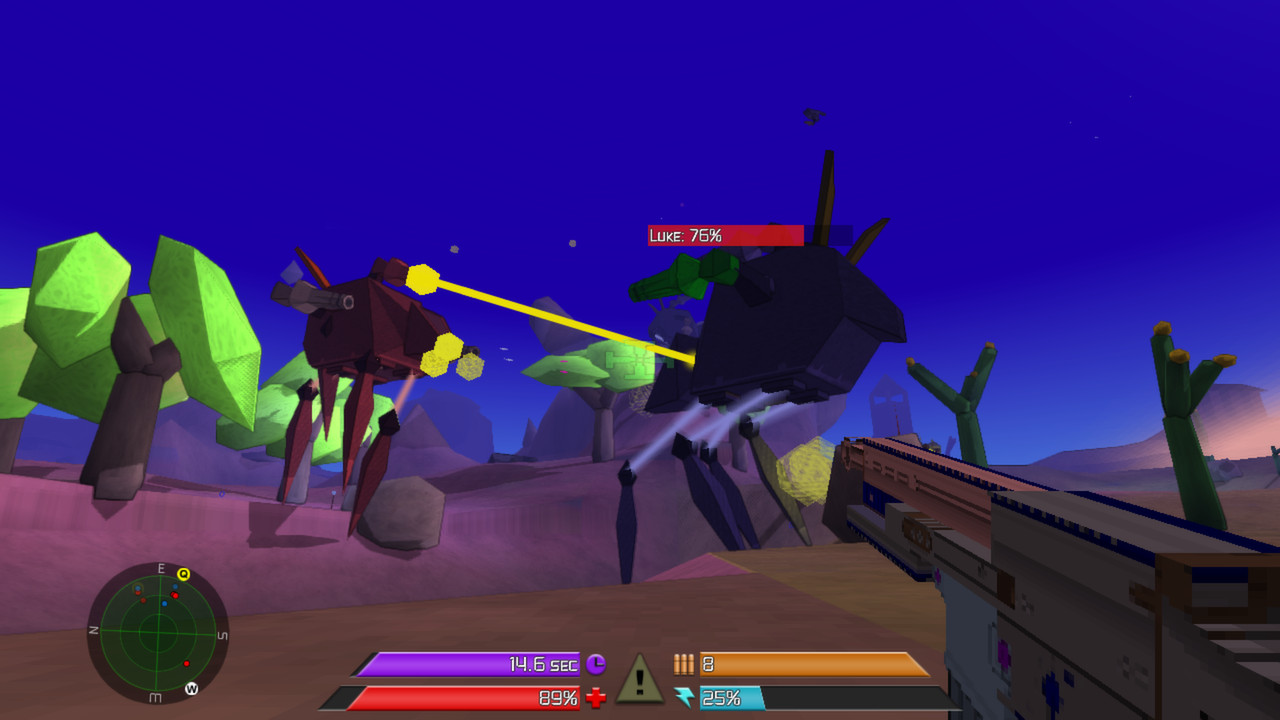The width and height of the screenshot is (1280, 720).
Task: Select the yellow Q marker on the radar
Action: [183, 574]
